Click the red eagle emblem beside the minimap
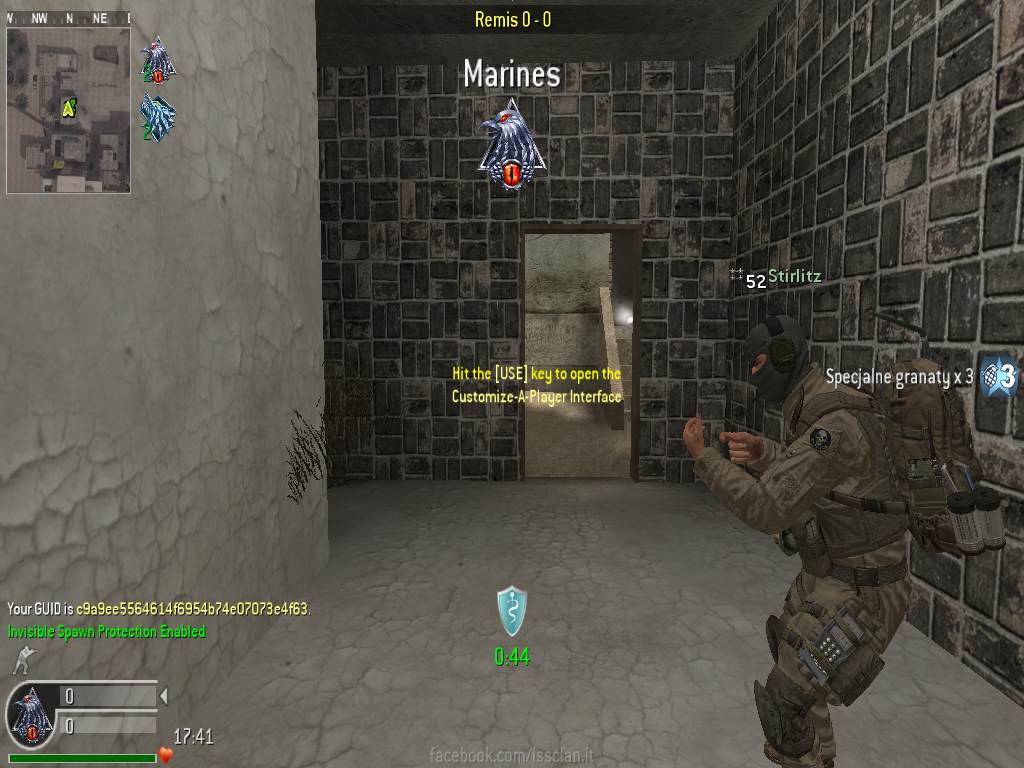Image resolution: width=1024 pixels, height=768 pixels. tap(157, 61)
